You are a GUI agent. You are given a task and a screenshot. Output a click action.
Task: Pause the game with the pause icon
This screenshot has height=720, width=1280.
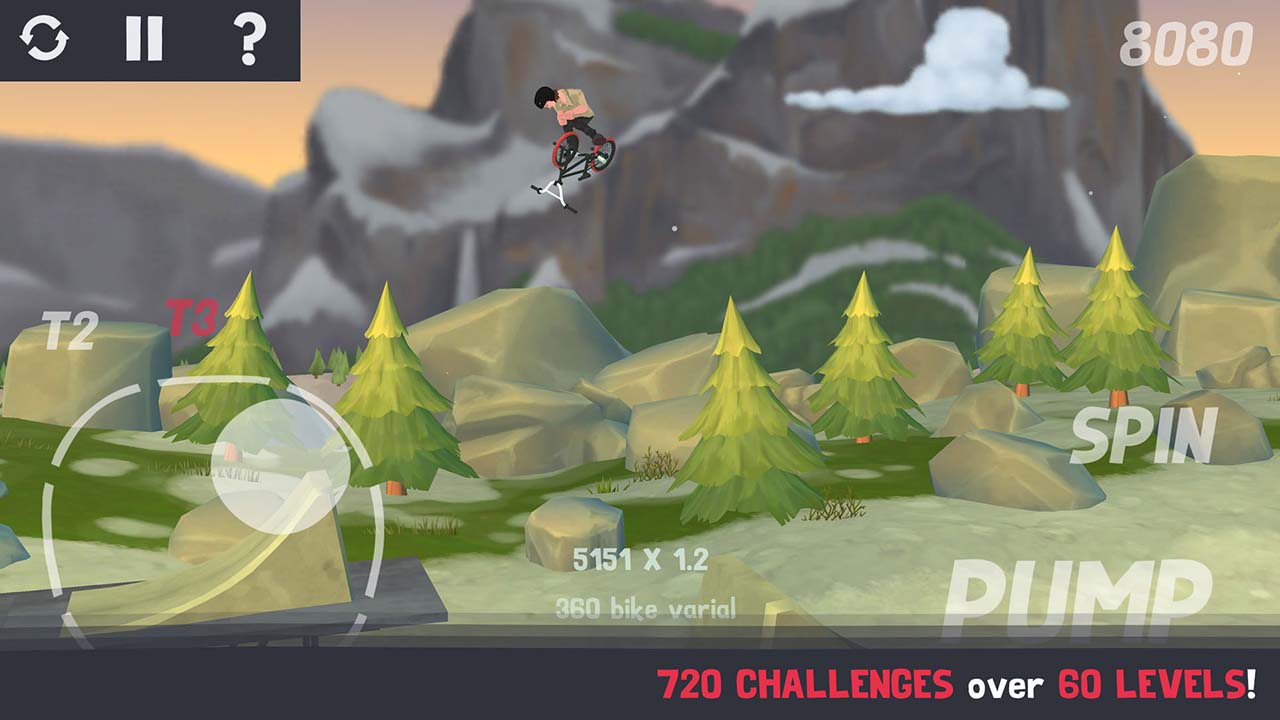145,40
